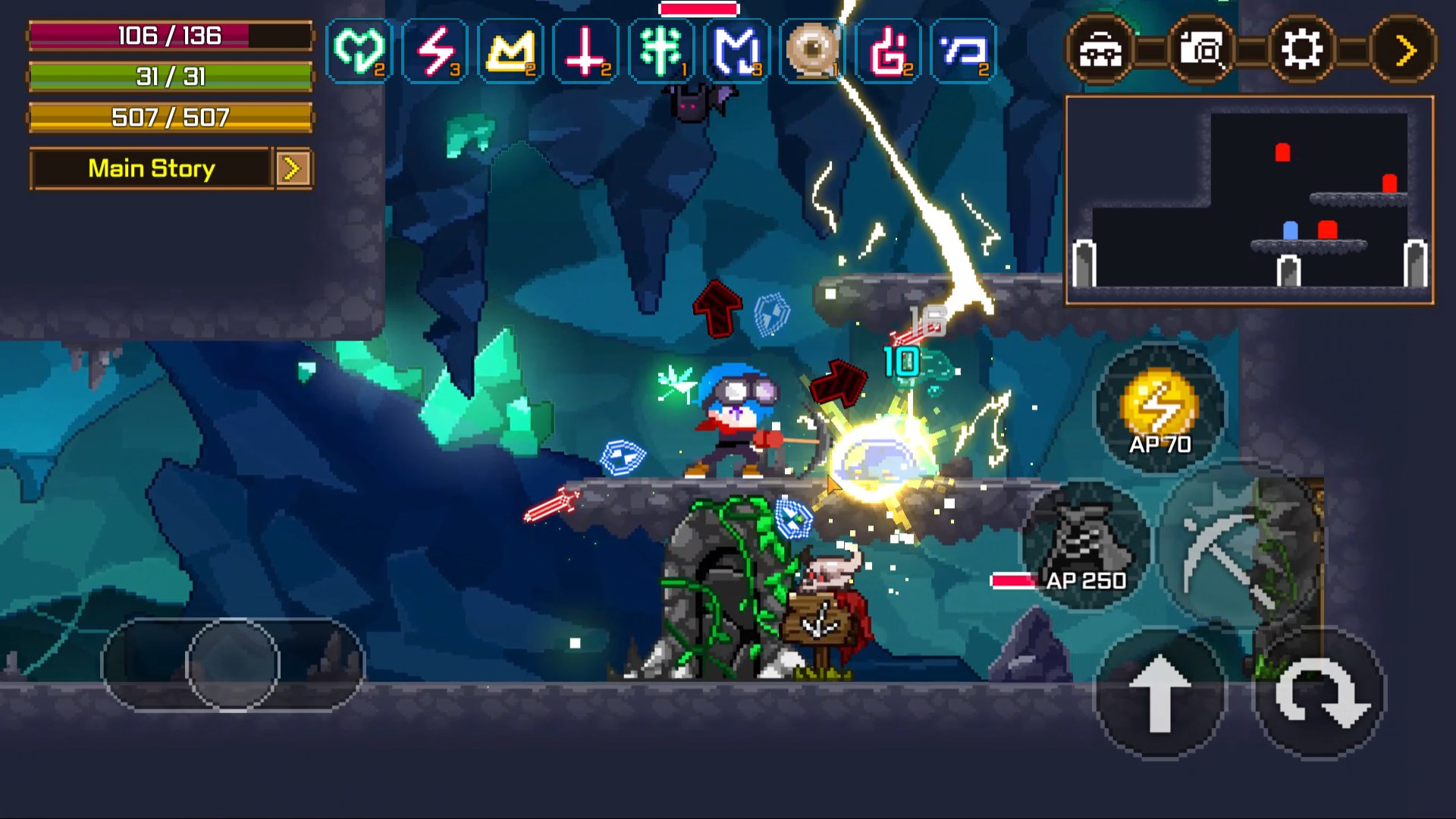Image resolution: width=1456 pixels, height=819 pixels.
Task: Select the red spiral rune icon
Action: point(888,51)
